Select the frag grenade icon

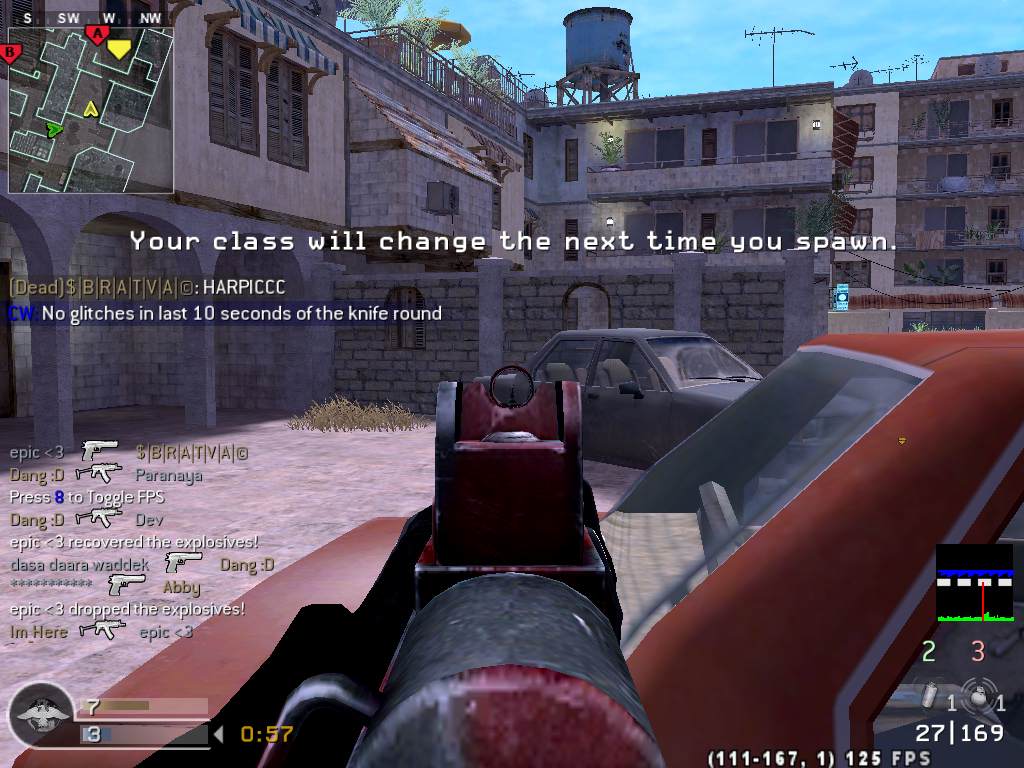tap(973, 695)
